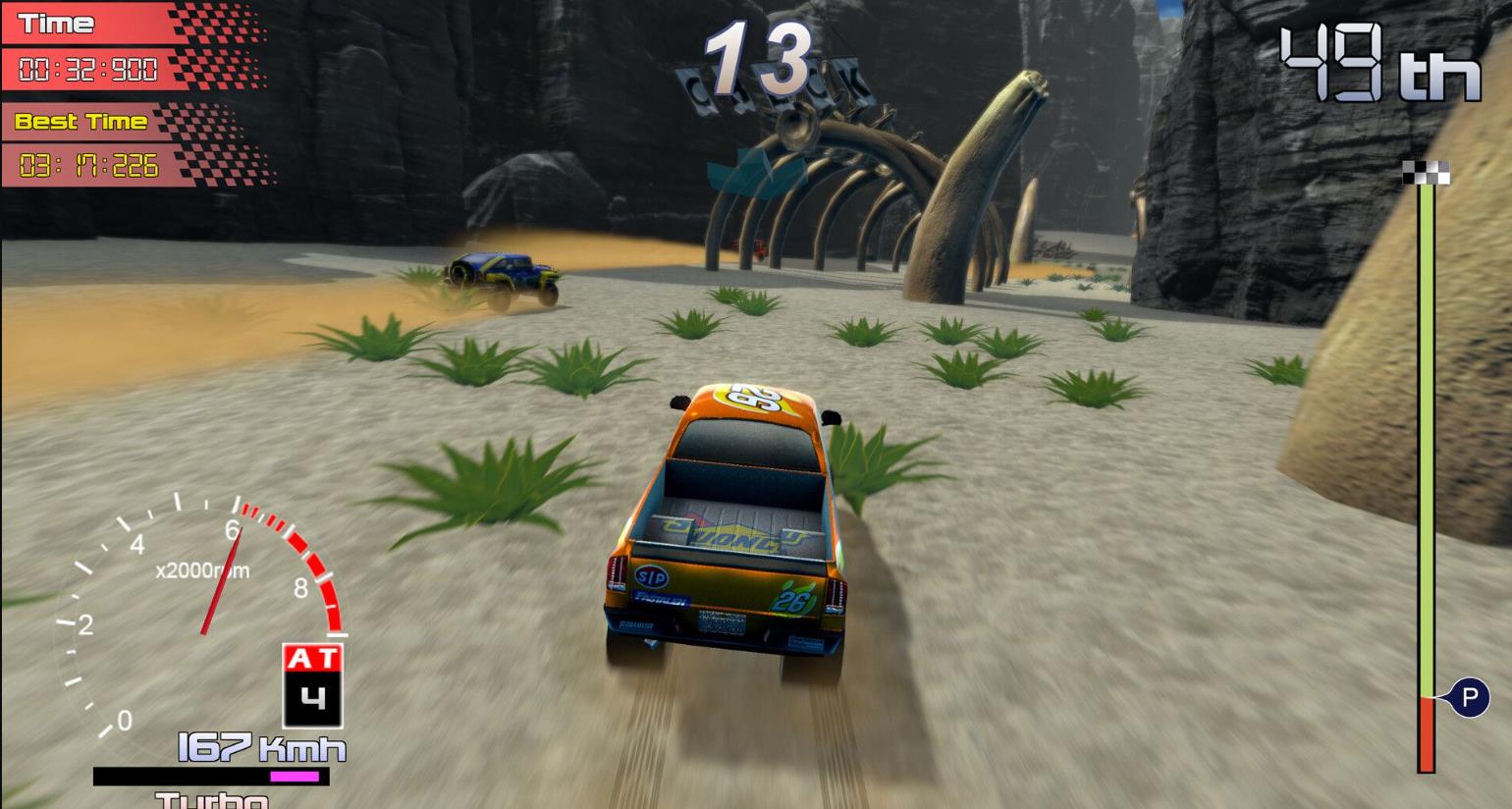This screenshot has height=809, width=1512.
Task: Click the player's orange truck number 26
Action: [731, 520]
